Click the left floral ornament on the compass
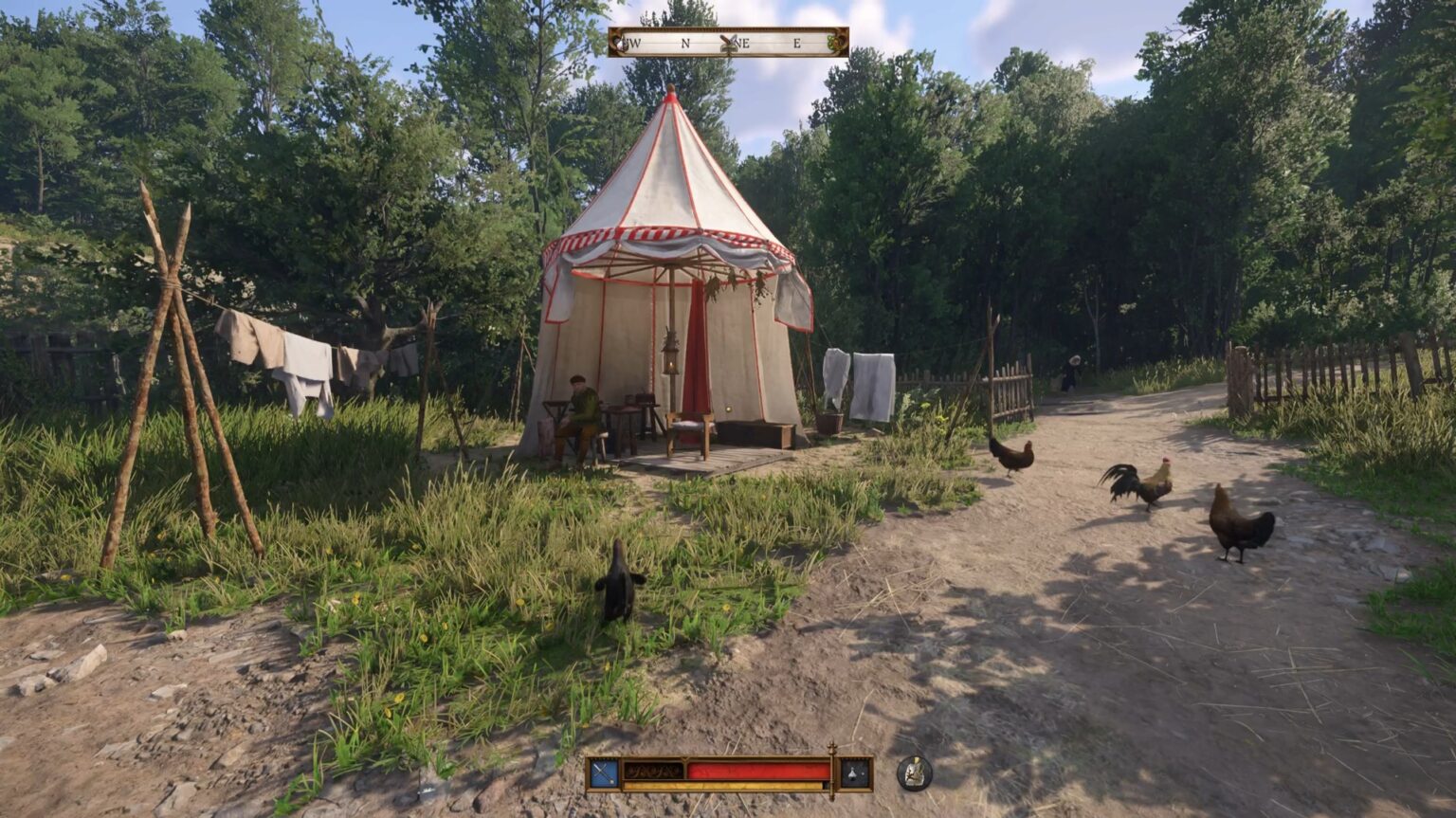The width and height of the screenshot is (1456, 818). [621, 43]
